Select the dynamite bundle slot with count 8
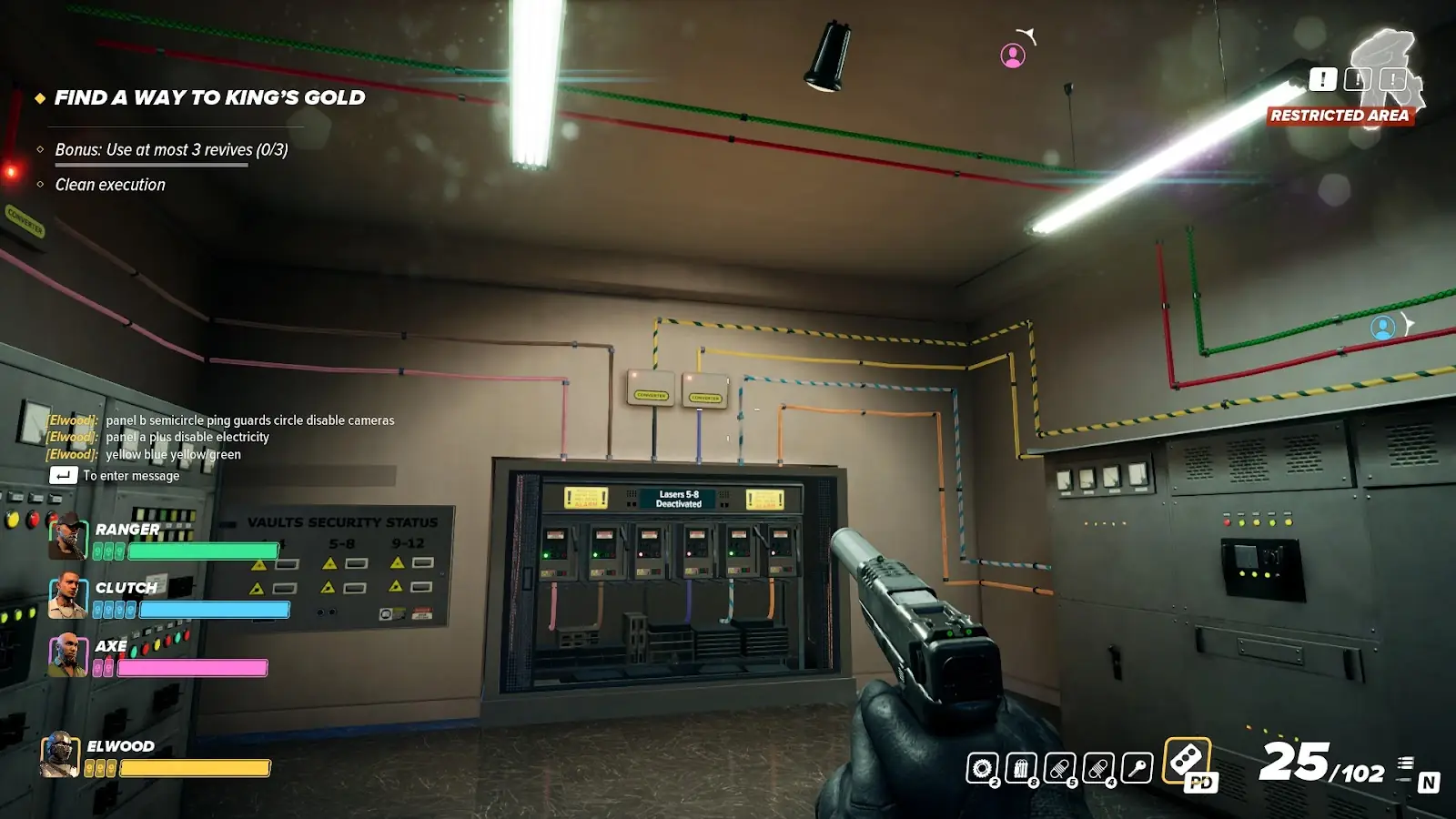The width and height of the screenshot is (1456, 819). coord(1021,769)
